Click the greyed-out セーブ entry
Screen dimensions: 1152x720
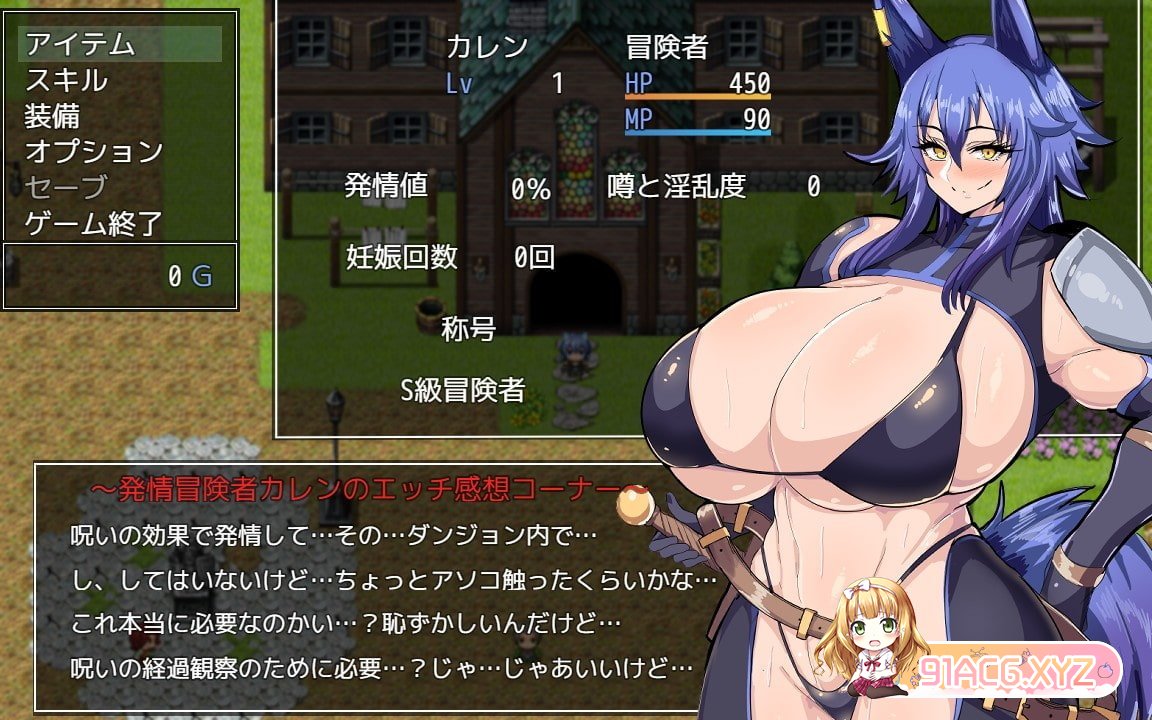tap(120, 188)
